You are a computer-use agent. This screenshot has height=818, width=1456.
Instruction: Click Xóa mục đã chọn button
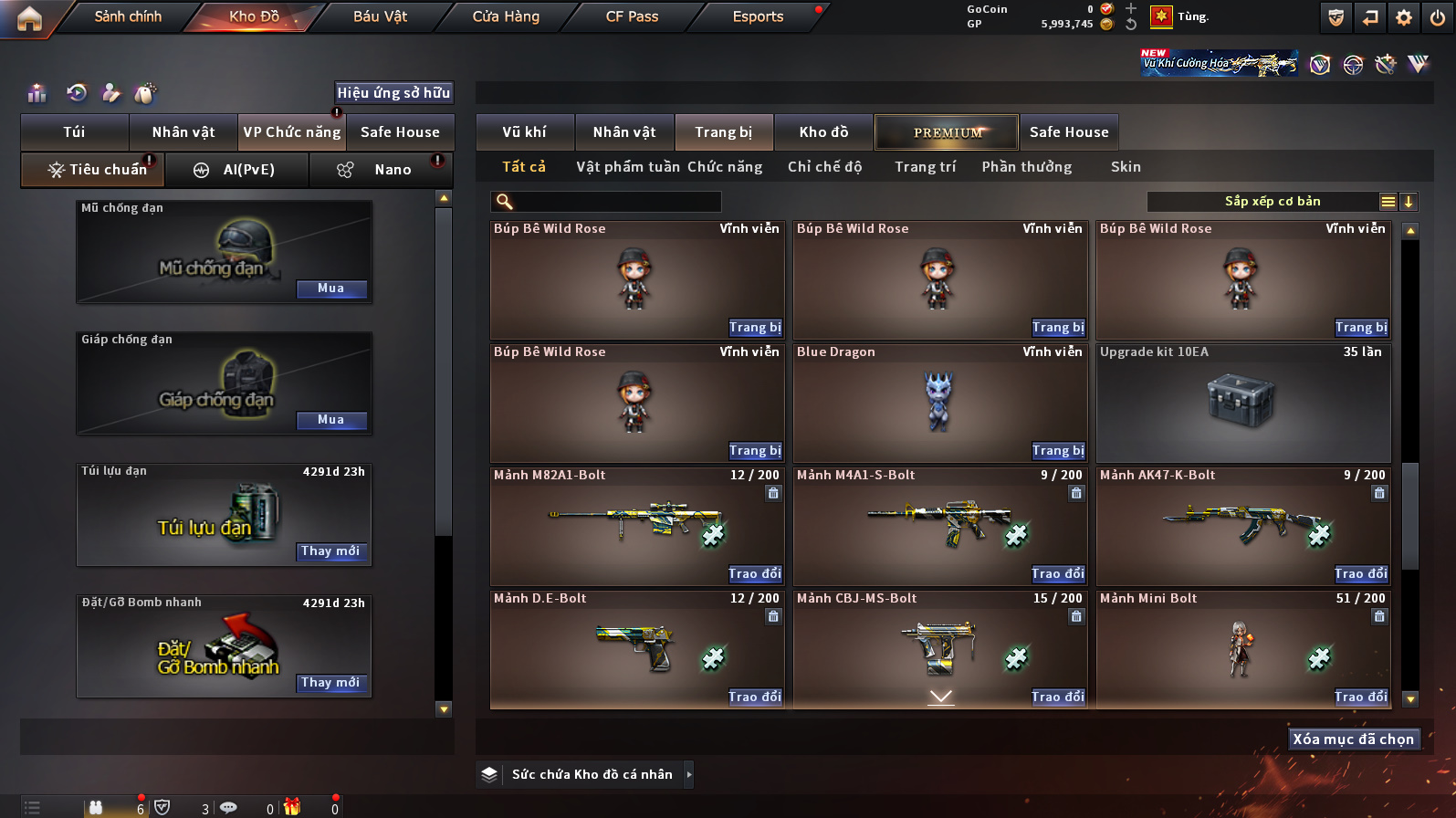tap(1353, 739)
